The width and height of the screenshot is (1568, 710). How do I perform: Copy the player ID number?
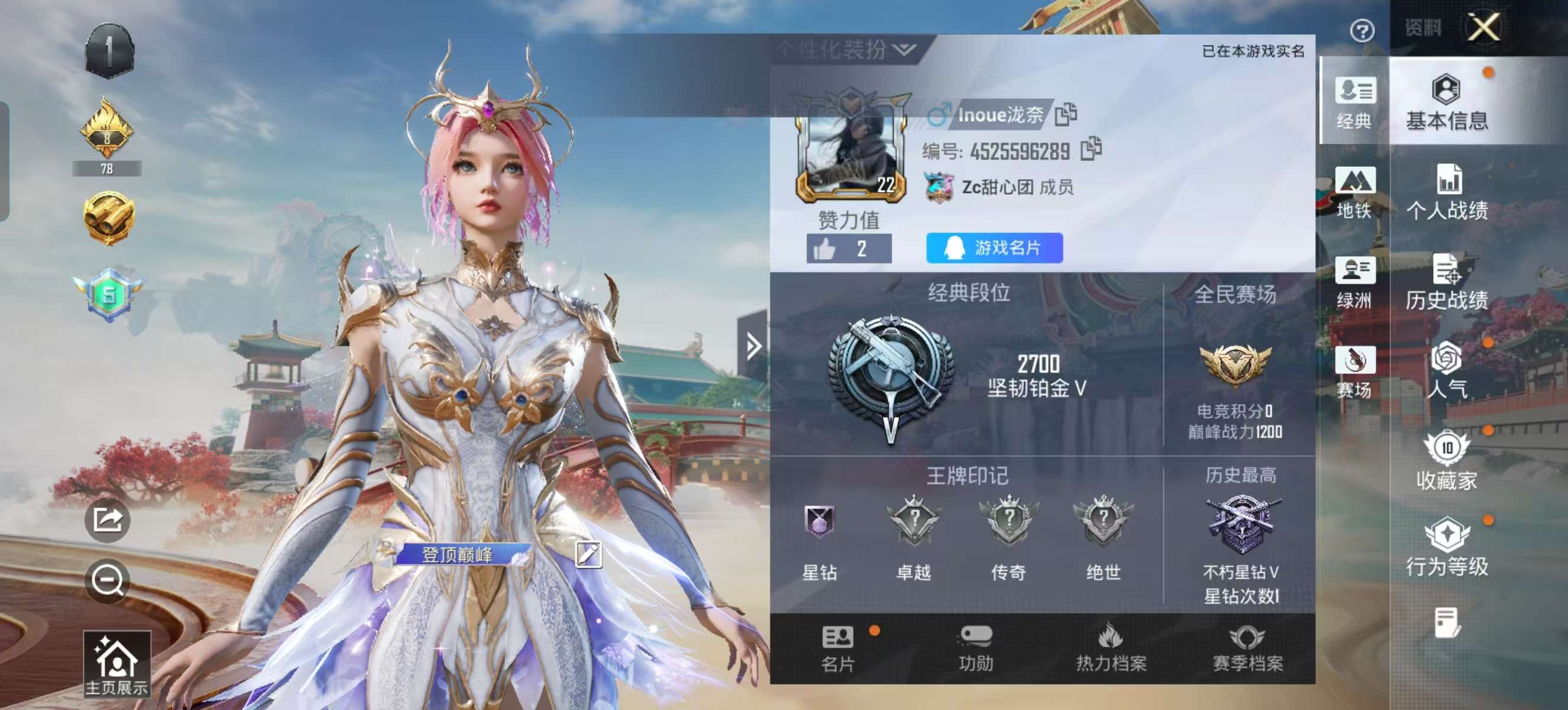click(x=1091, y=149)
